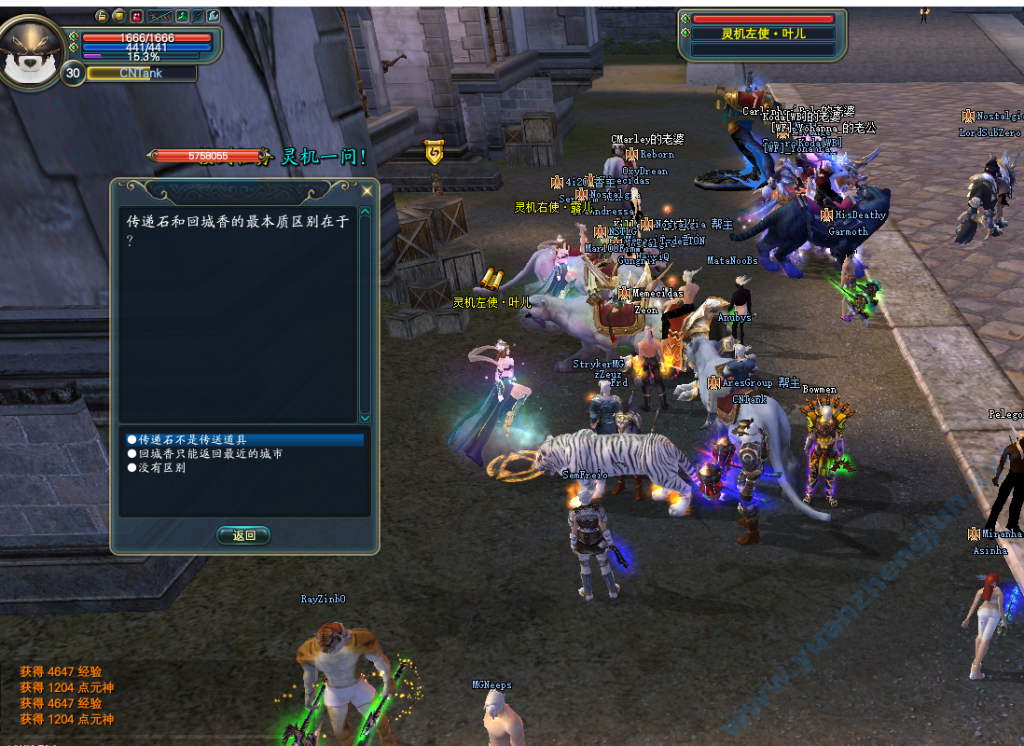Click the 返回 button in the quiz dialog
1024x746 pixels.
pos(244,536)
